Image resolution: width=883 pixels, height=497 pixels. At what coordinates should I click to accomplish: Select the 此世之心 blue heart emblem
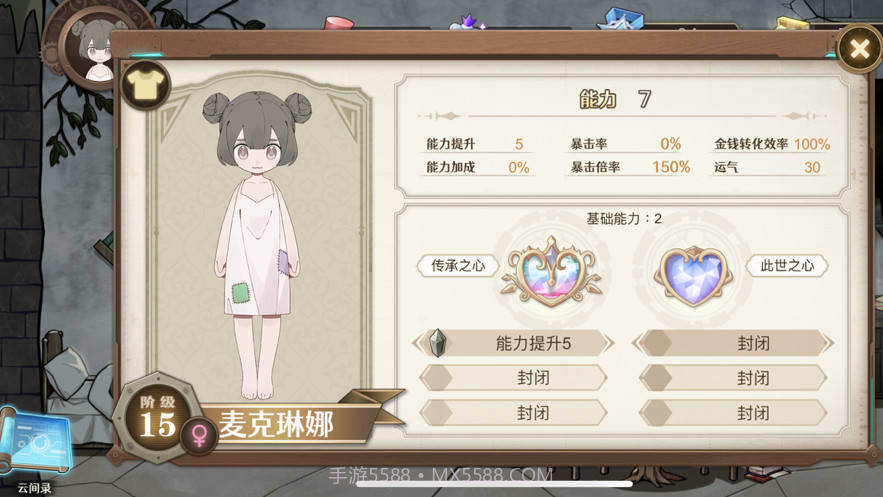coord(694,271)
